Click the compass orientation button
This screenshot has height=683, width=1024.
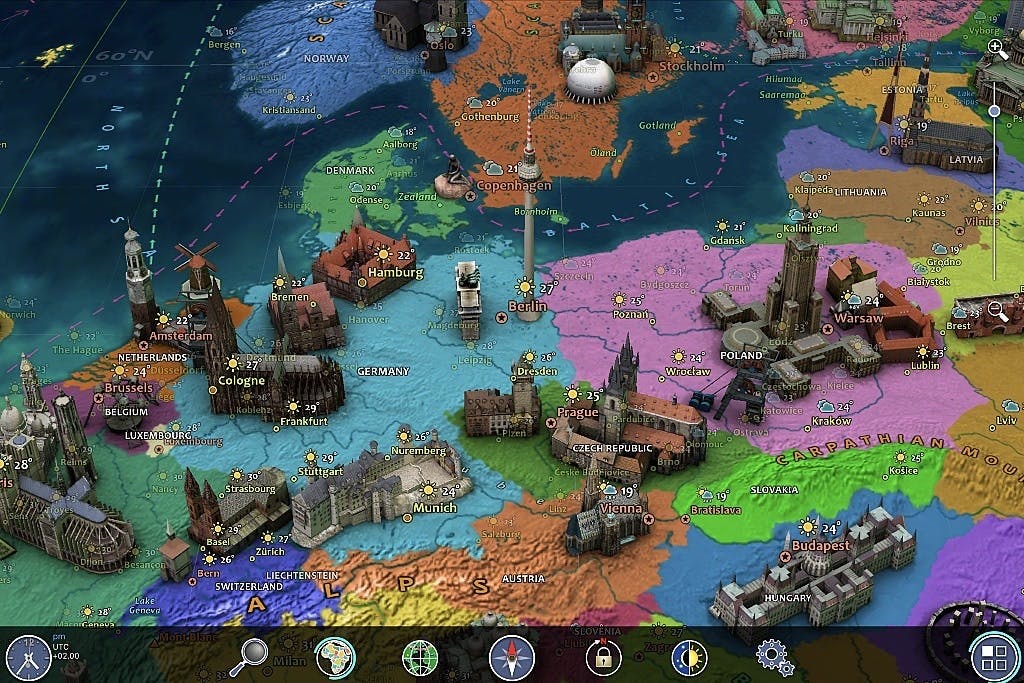(x=512, y=658)
